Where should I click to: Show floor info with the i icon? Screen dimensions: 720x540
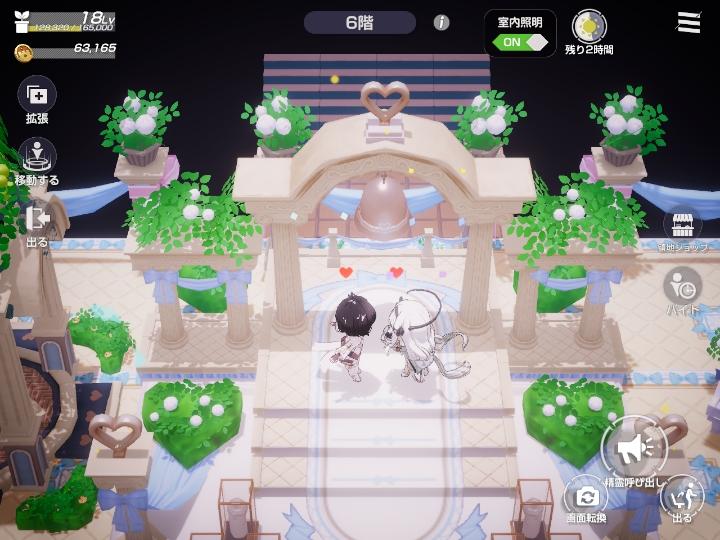click(x=441, y=22)
